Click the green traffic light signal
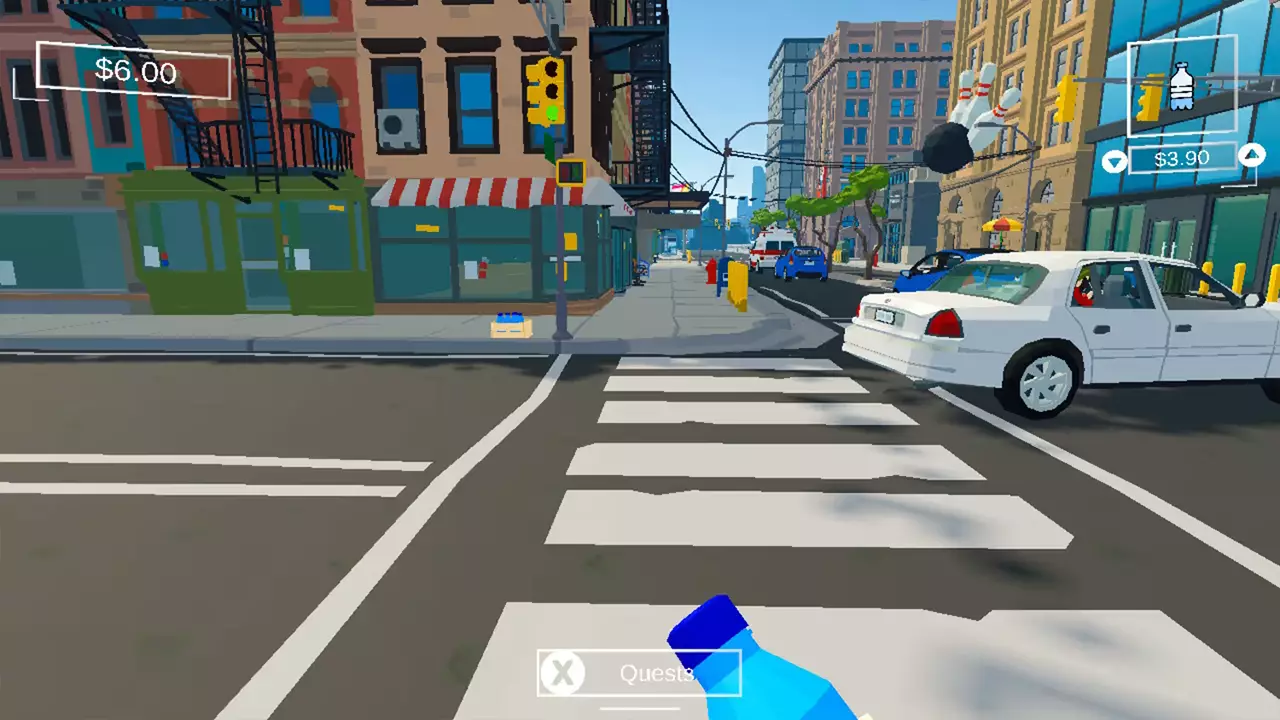Viewport: 1280px width, 720px height. [x=552, y=112]
